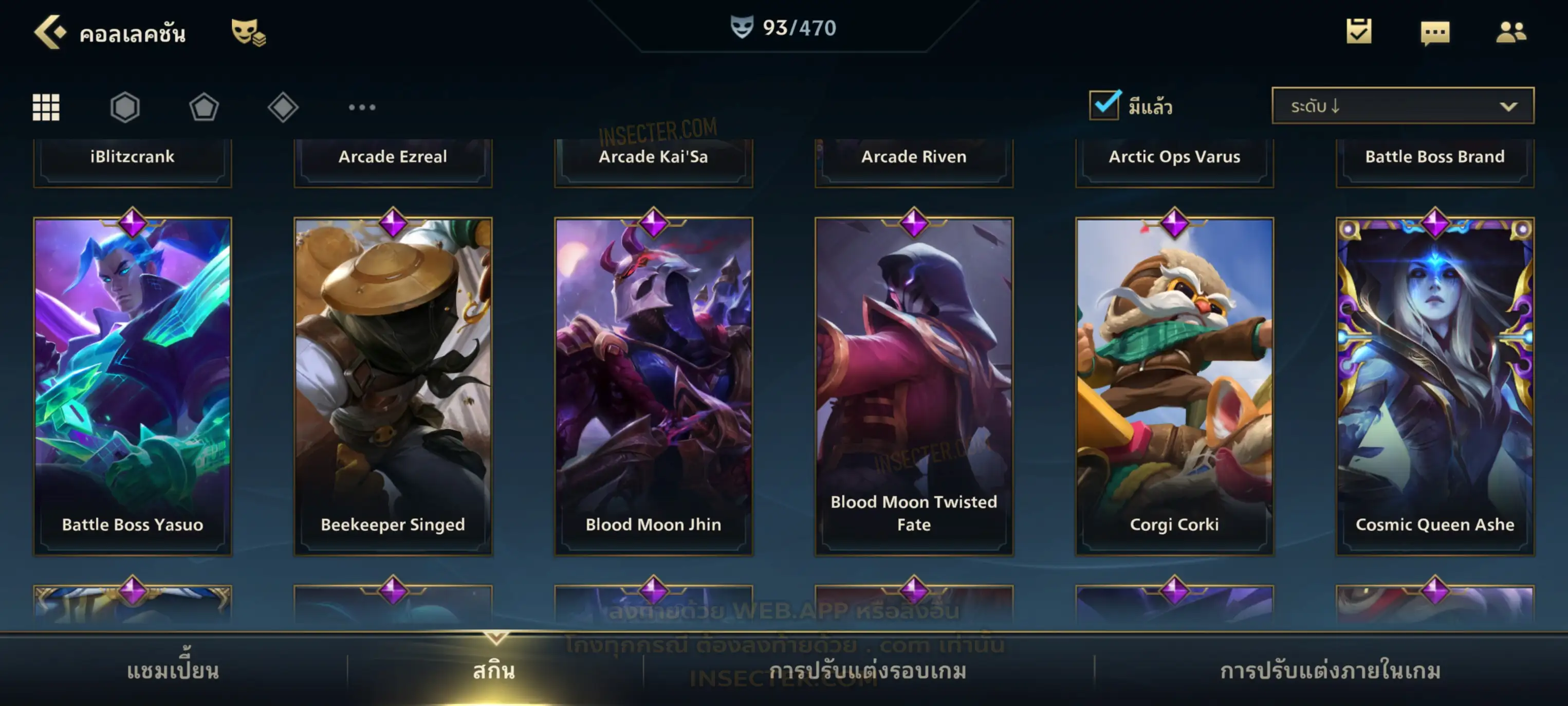Filter skins by the diamond rarity icon

(x=283, y=107)
